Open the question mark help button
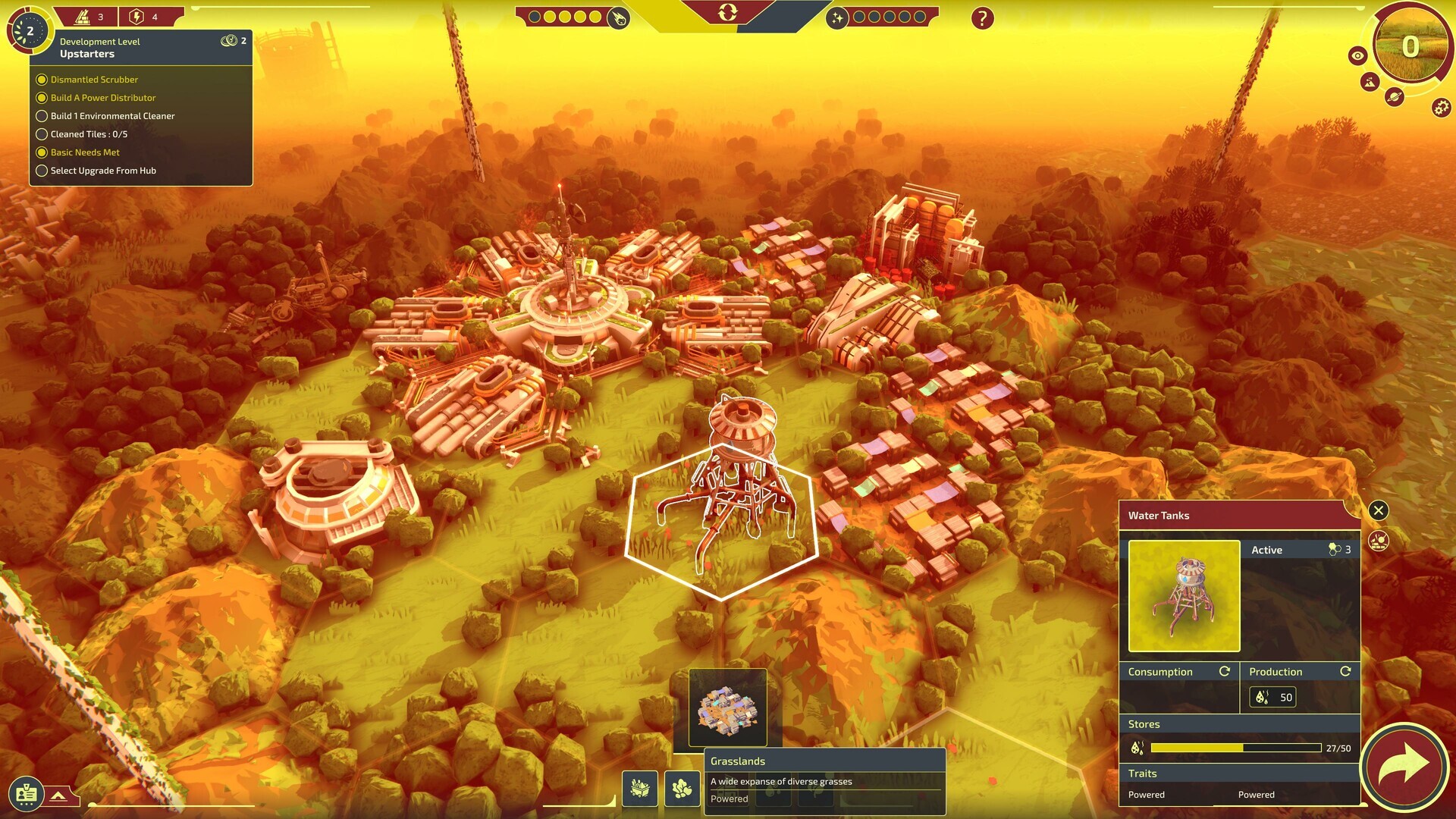1456x819 pixels. [x=982, y=18]
